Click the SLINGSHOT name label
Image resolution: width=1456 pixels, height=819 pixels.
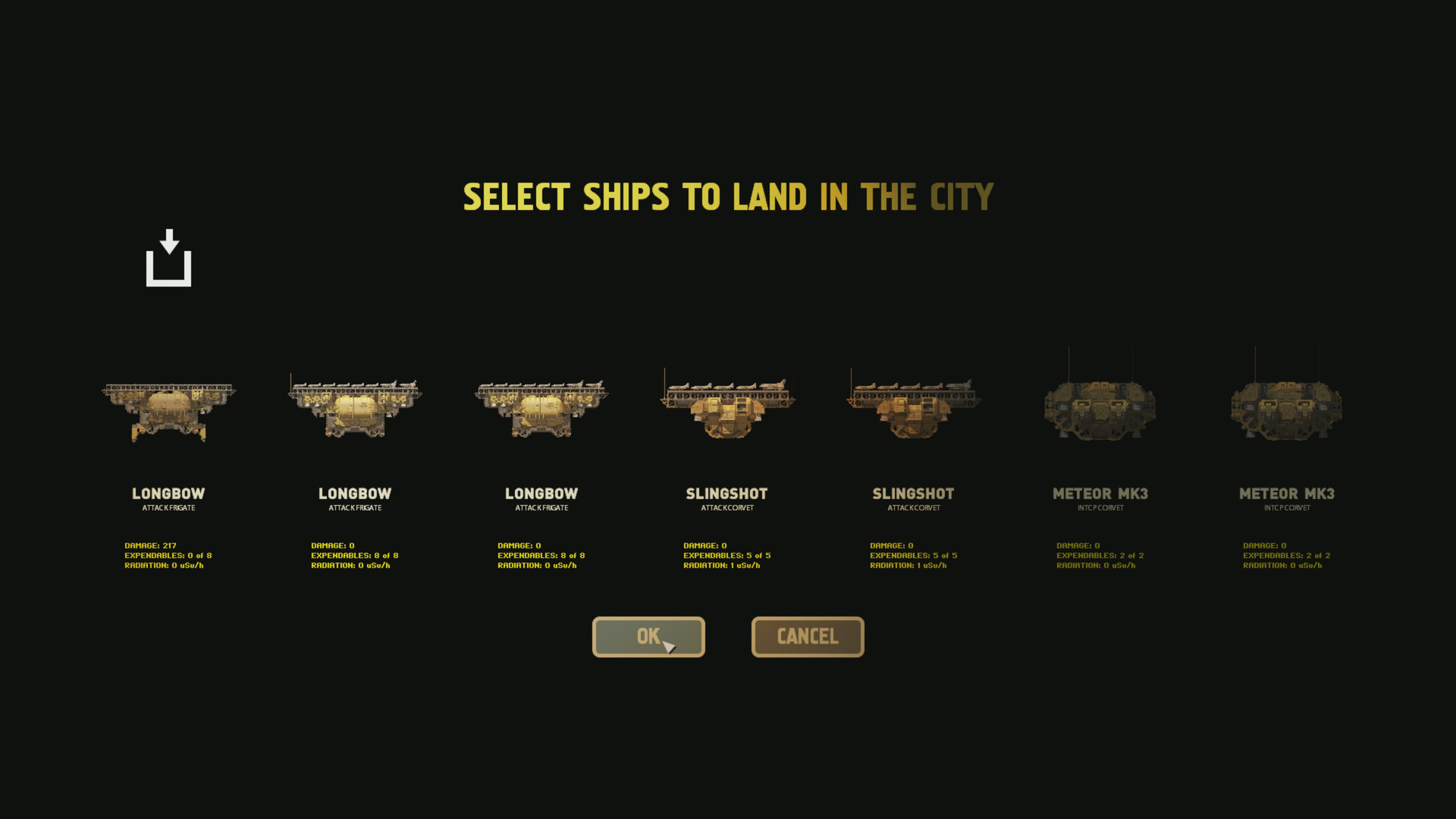pyautogui.click(x=726, y=494)
